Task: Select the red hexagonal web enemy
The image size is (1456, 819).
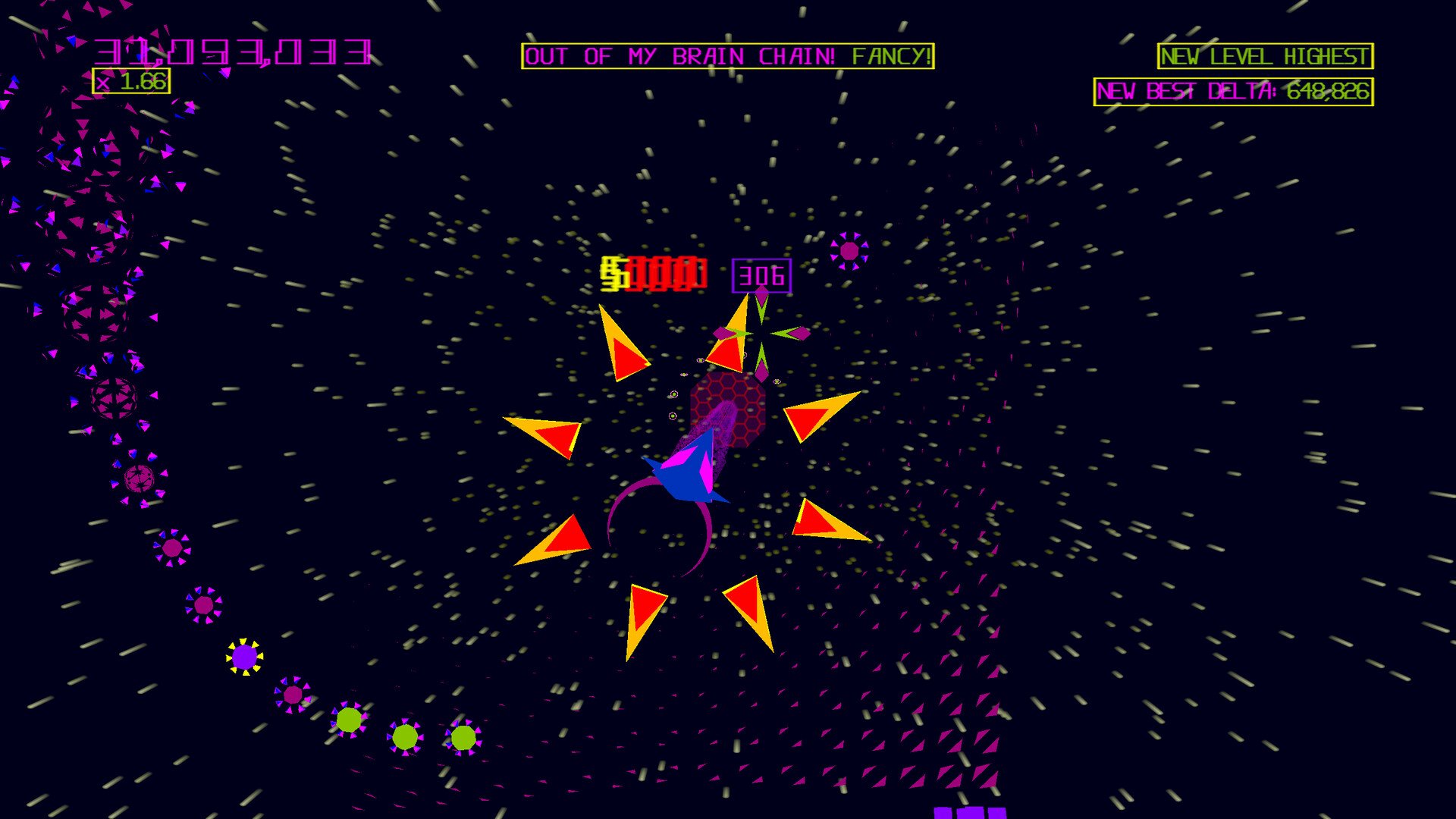Action: tap(728, 409)
